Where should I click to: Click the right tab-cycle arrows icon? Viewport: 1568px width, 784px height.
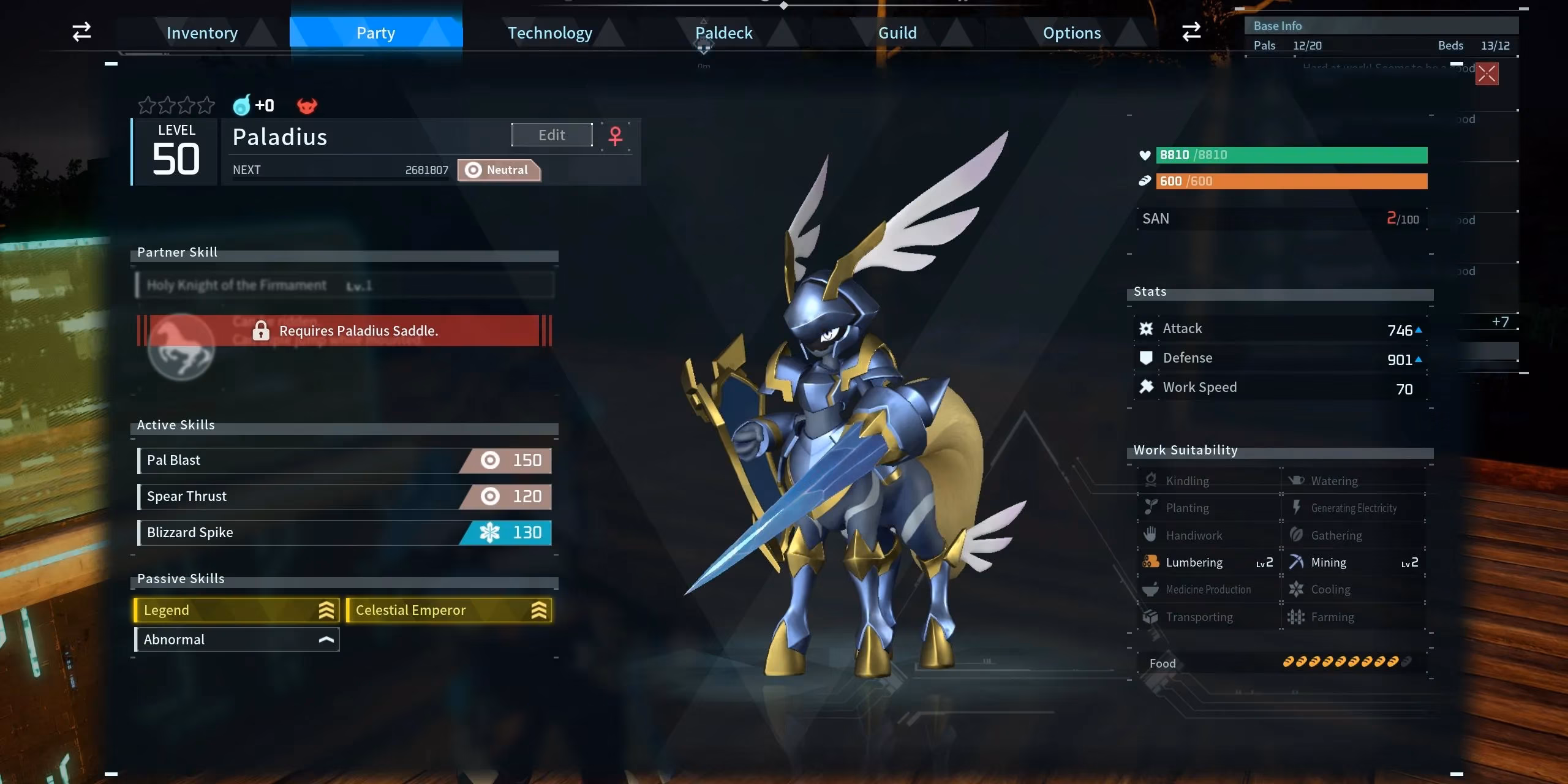[x=1191, y=32]
